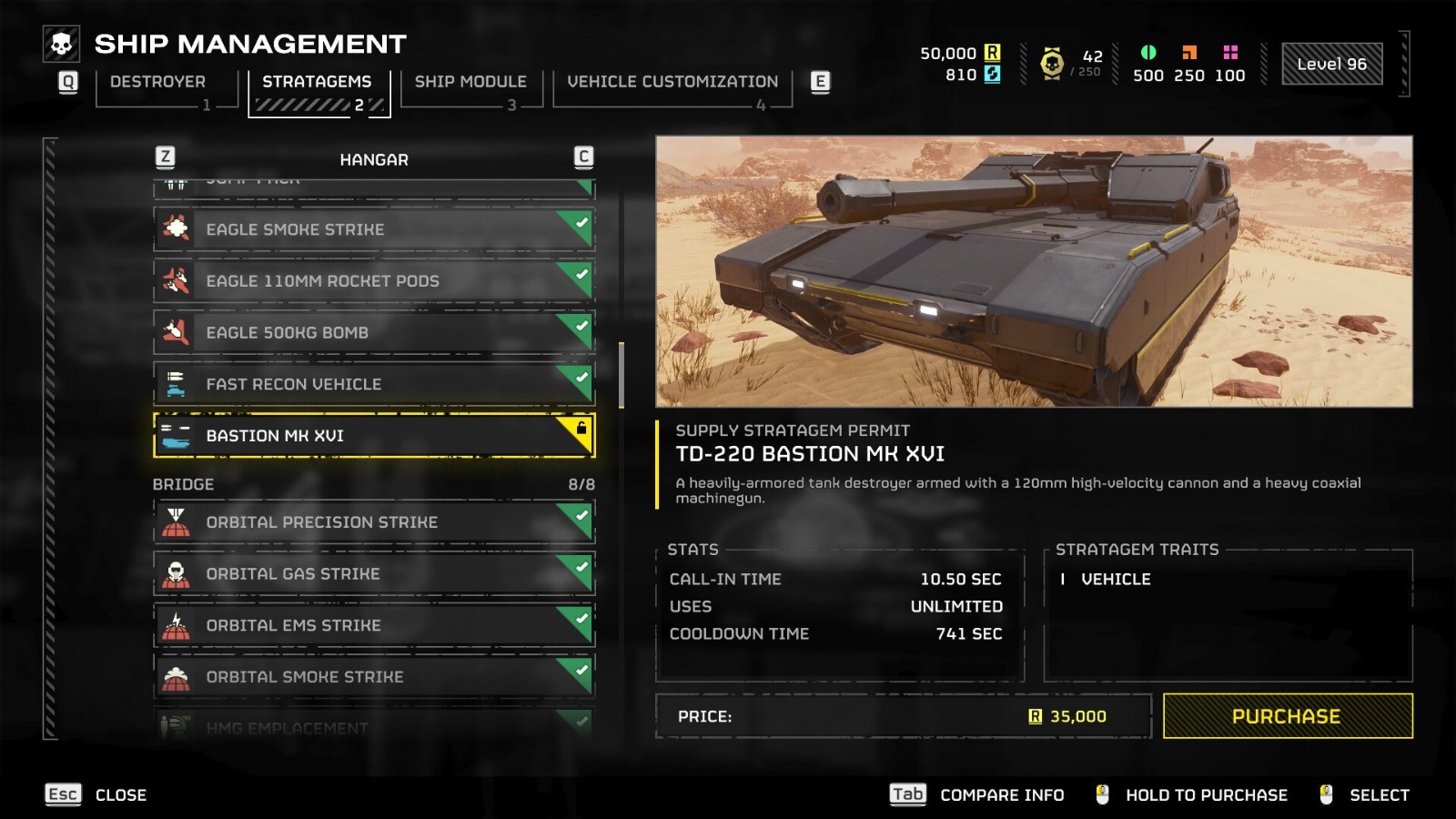Show Compare Info for this stratagem
The width and height of the screenshot is (1456, 819).
tap(977, 795)
